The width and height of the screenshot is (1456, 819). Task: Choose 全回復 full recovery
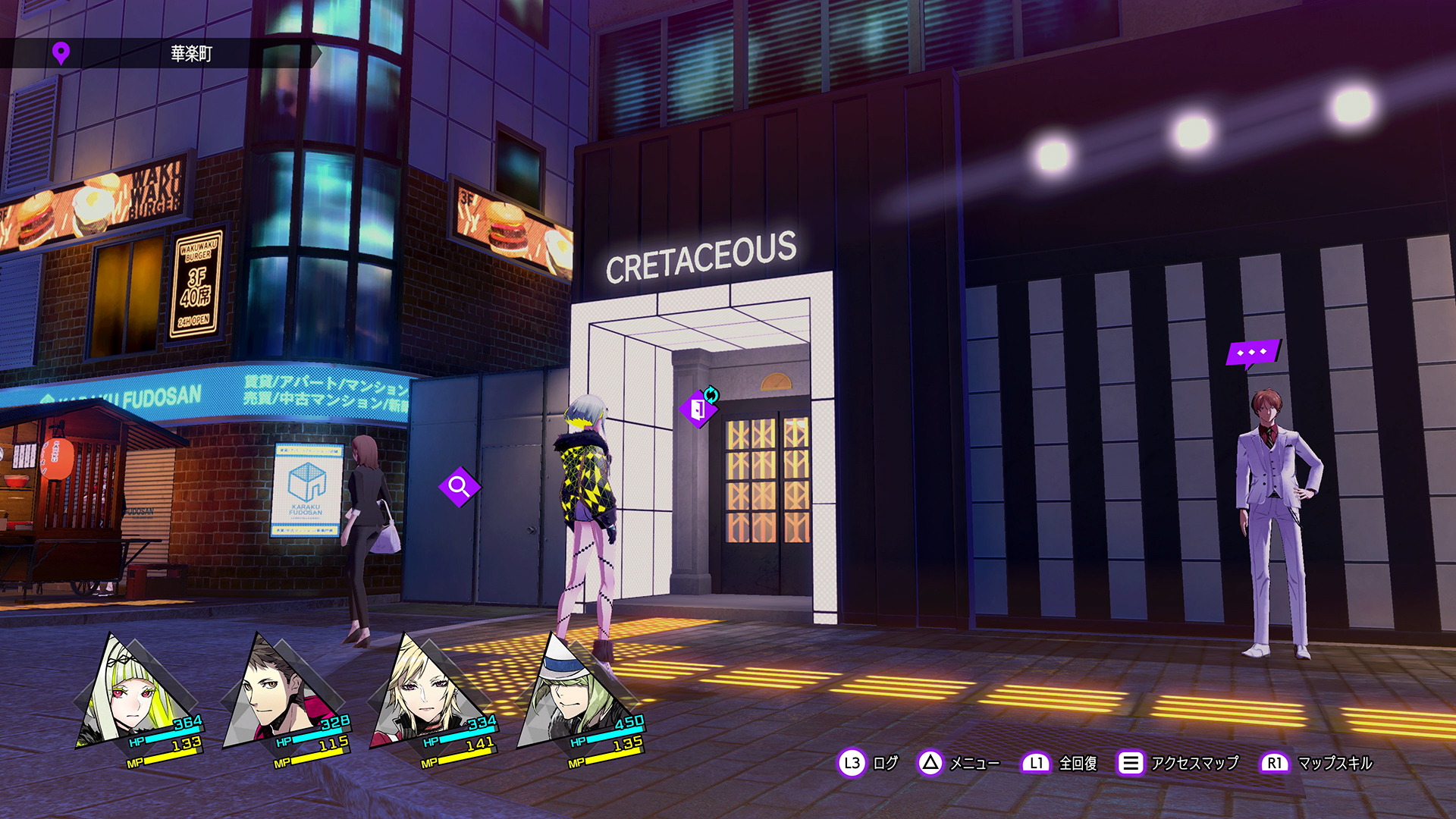click(1060, 763)
